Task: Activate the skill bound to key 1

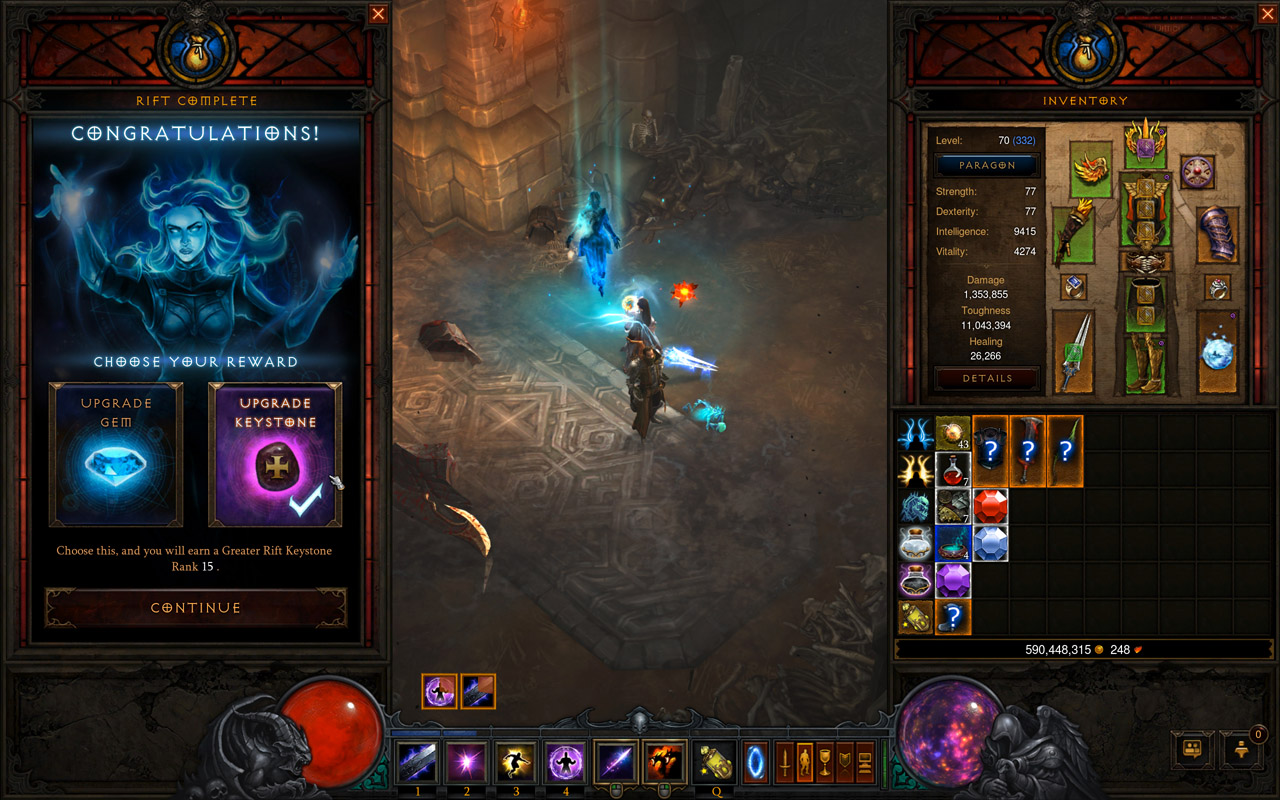Action: (417, 763)
